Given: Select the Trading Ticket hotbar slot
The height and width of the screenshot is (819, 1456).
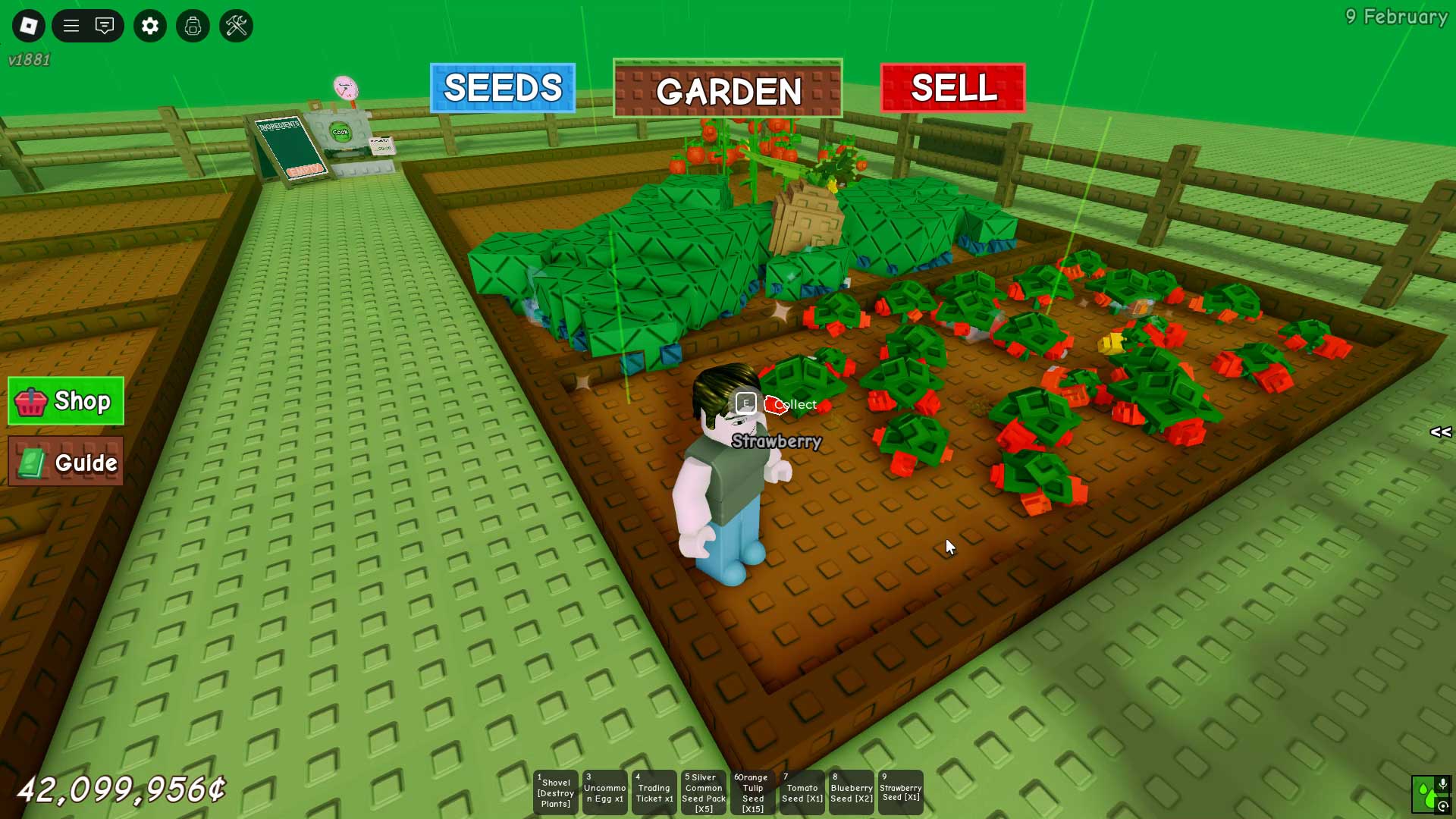Looking at the screenshot, I should (654, 792).
